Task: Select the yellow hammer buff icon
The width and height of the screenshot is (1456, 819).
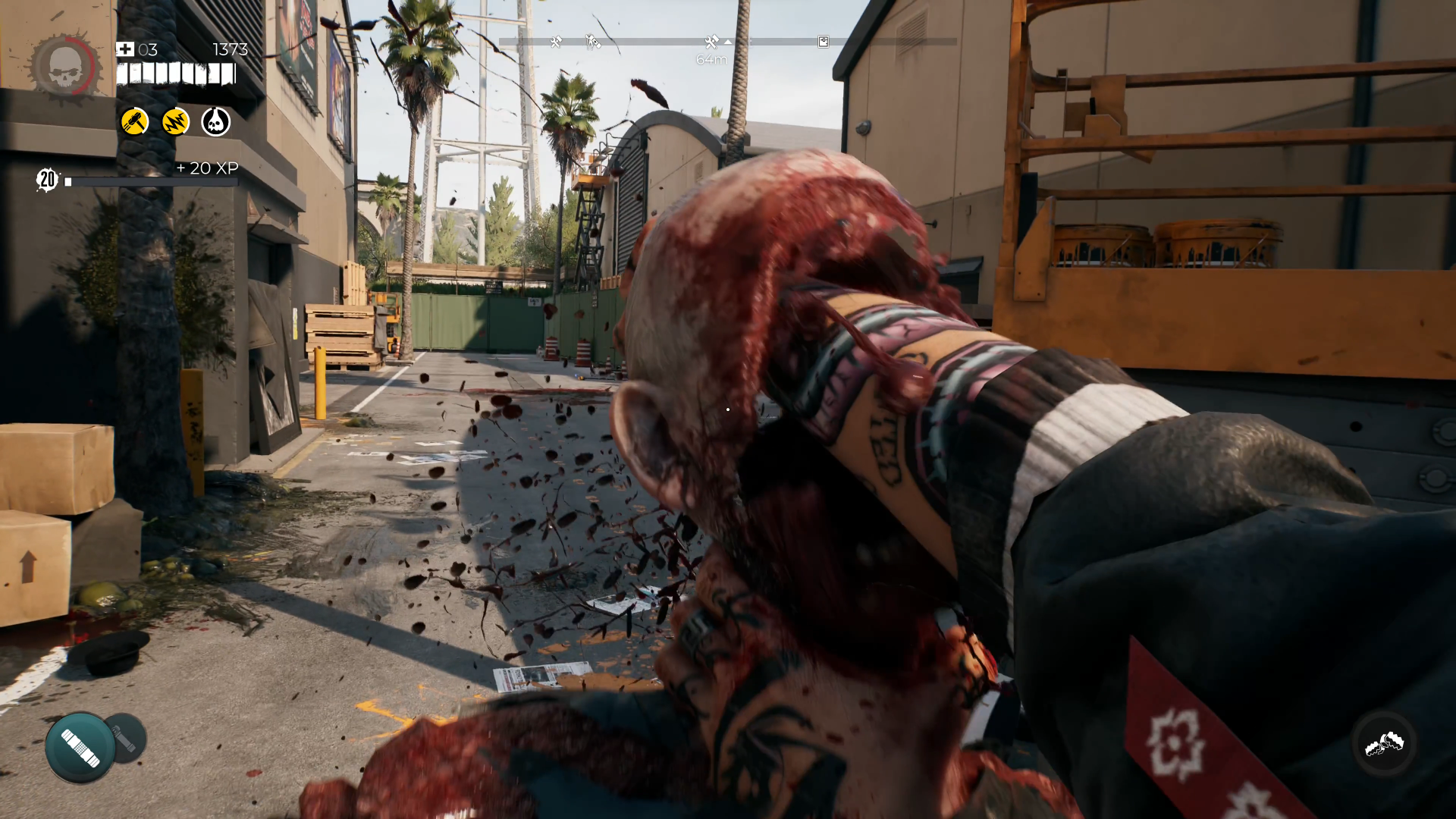Action: (x=135, y=121)
